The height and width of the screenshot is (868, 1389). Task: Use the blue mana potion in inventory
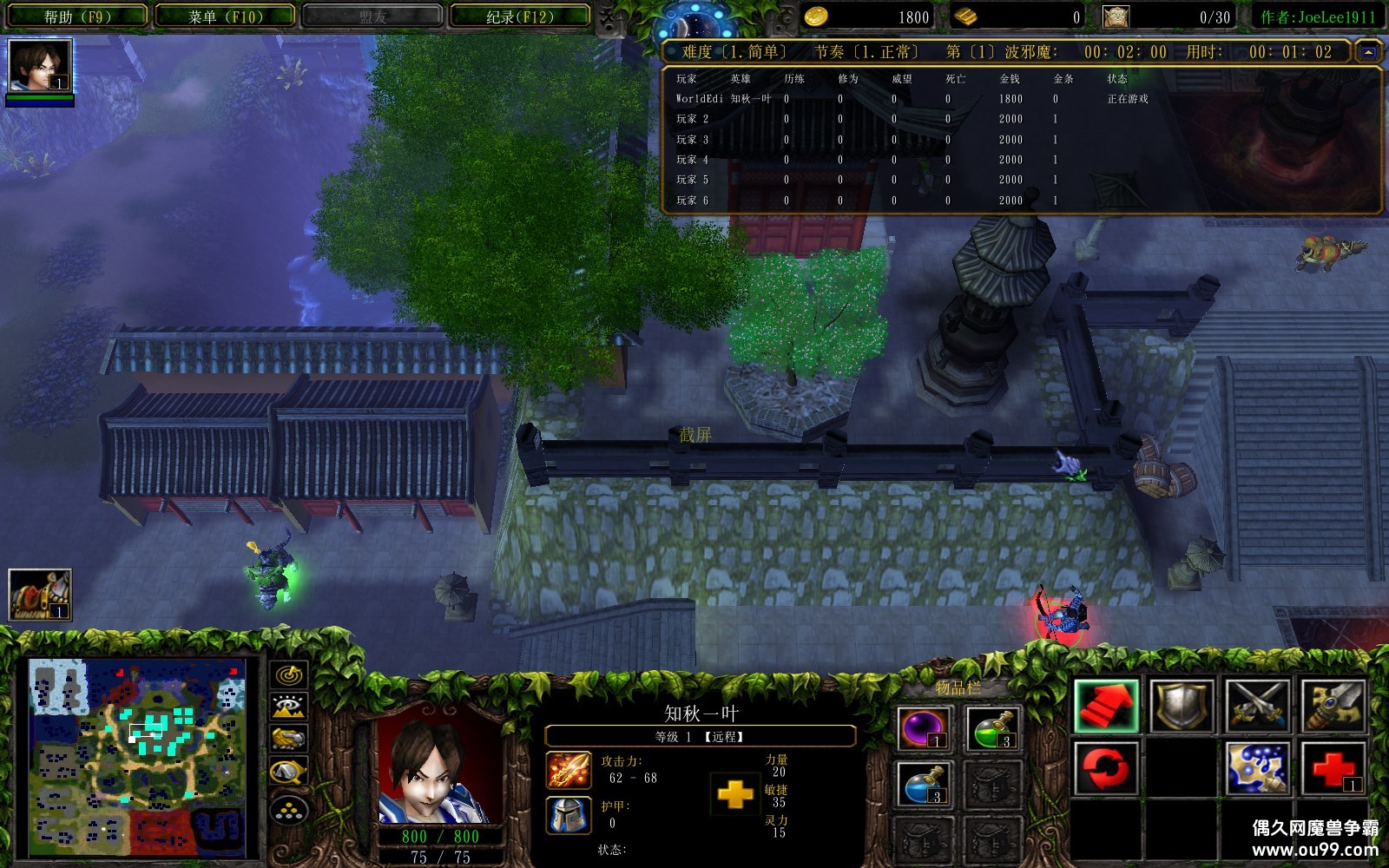coord(924,784)
